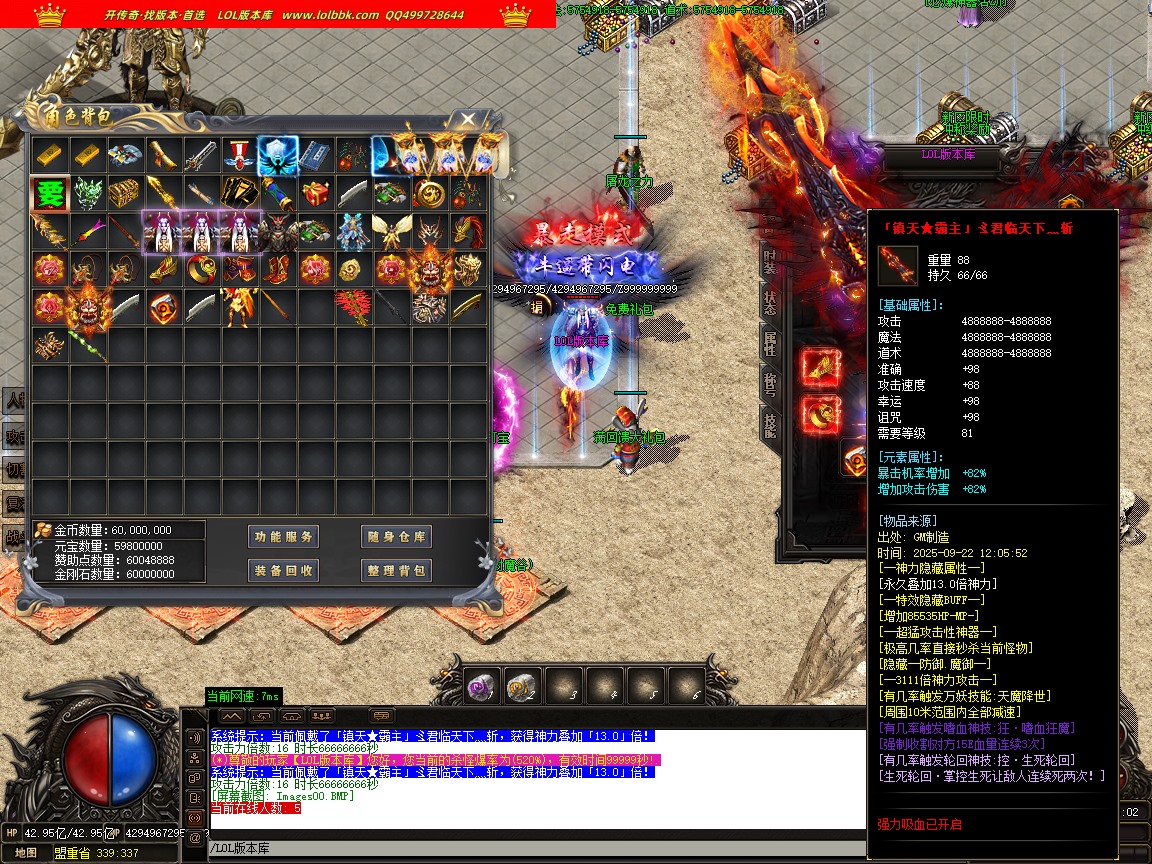Show the 属性 attributes tab

click(x=769, y=343)
